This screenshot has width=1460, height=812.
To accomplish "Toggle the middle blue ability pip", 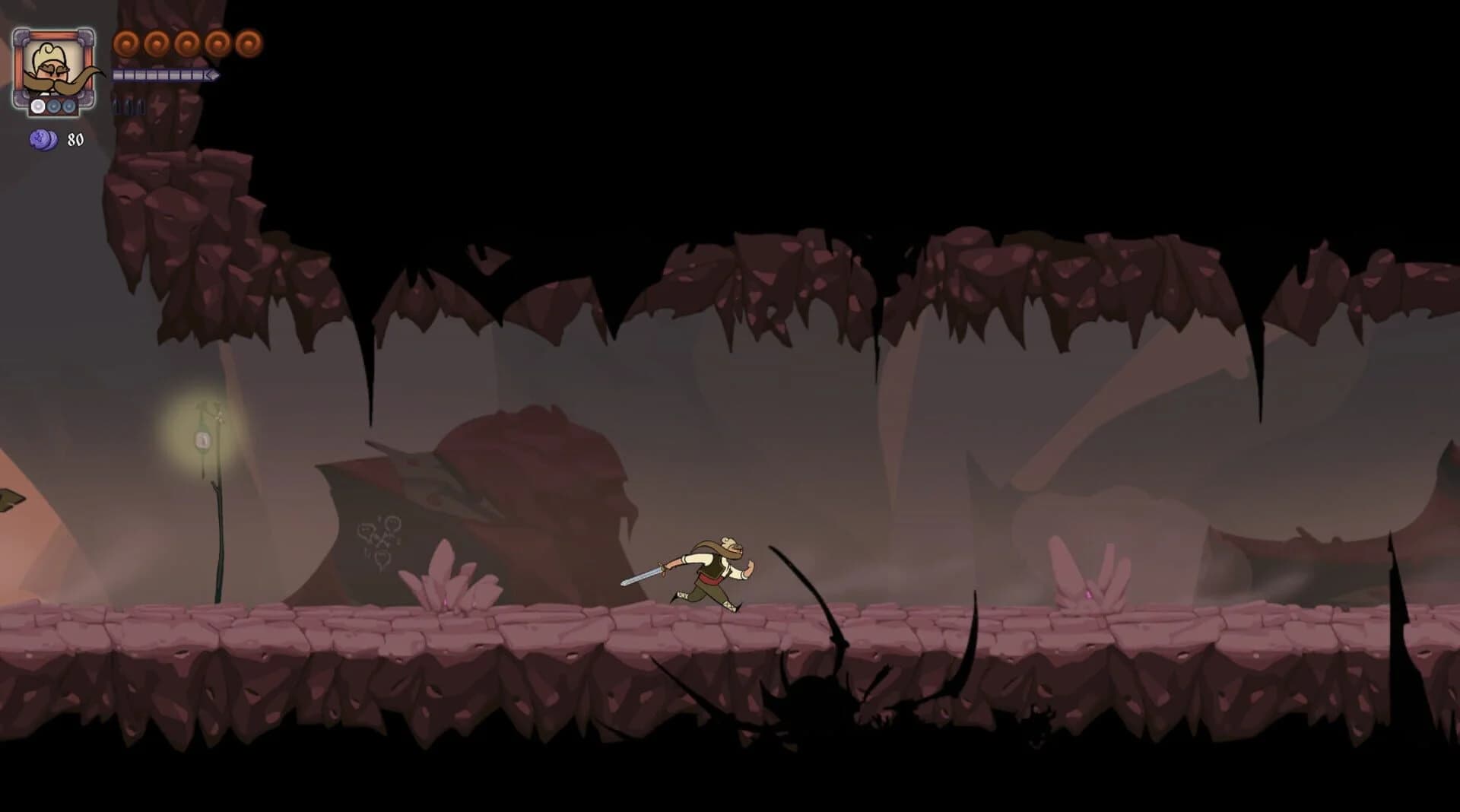I will [x=54, y=107].
